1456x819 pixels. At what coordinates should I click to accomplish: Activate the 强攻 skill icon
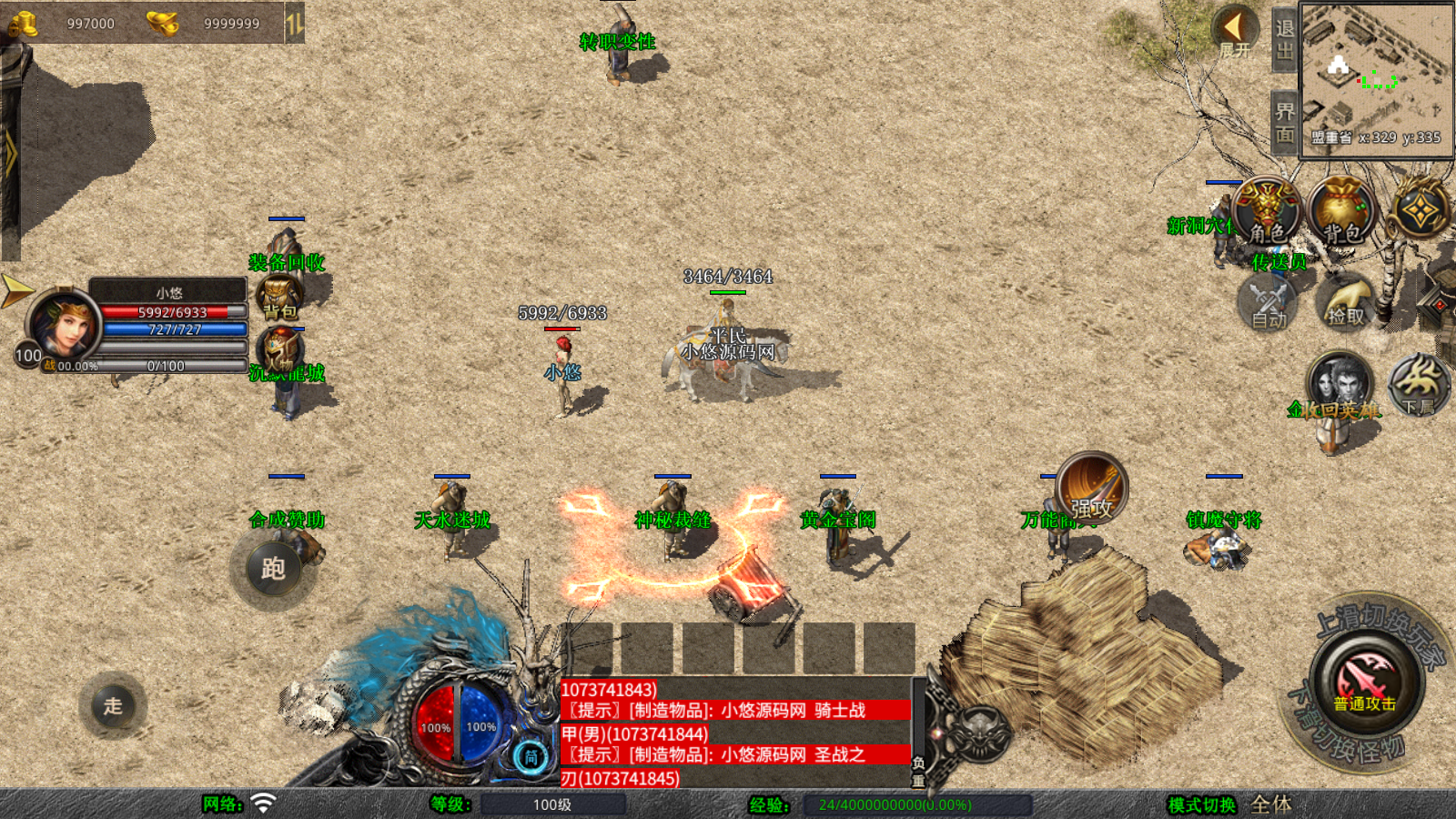[1092, 489]
